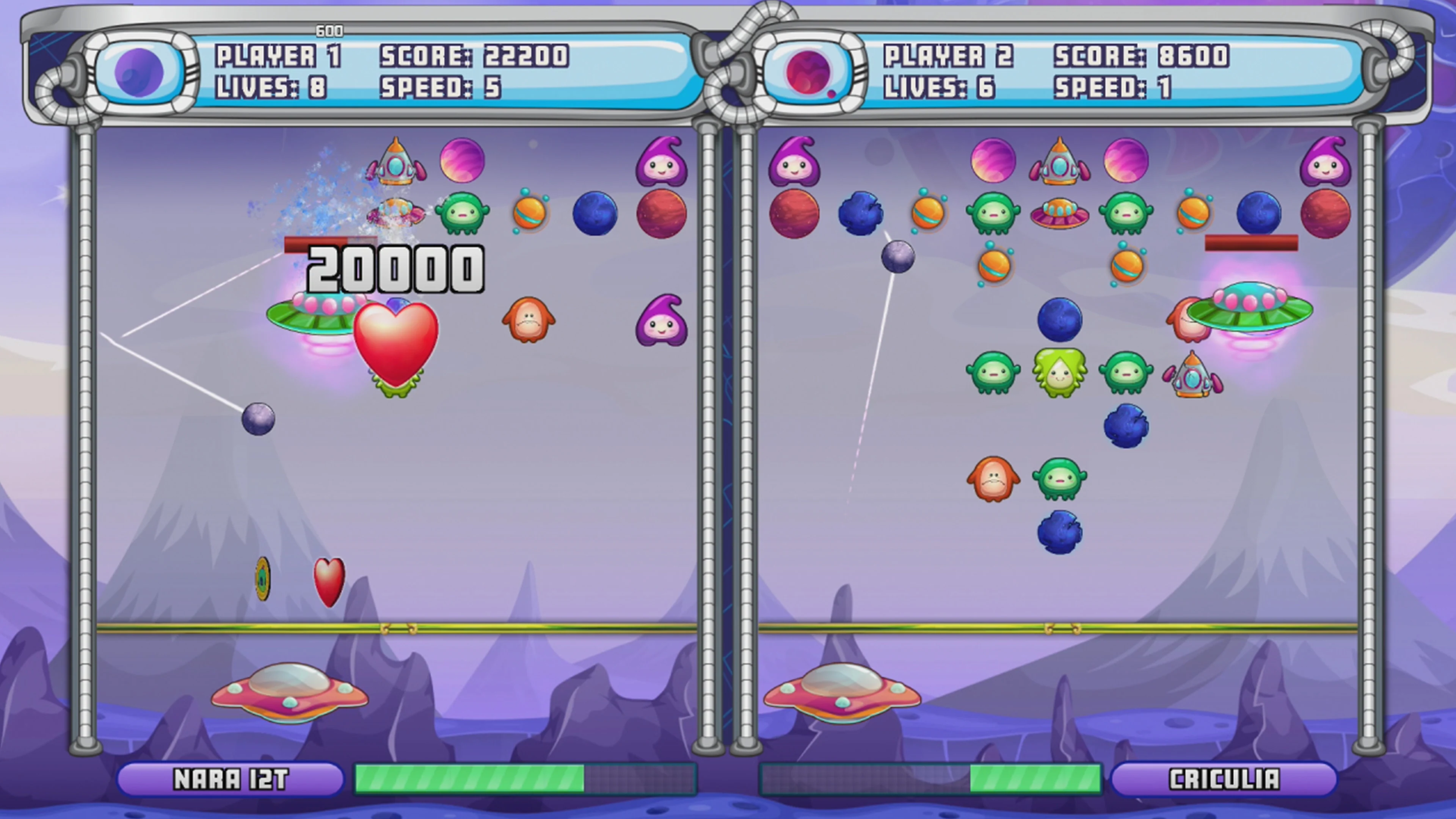The height and width of the screenshot is (819, 1456).
Task: Select the NARA 12T name plate
Action: (232, 780)
